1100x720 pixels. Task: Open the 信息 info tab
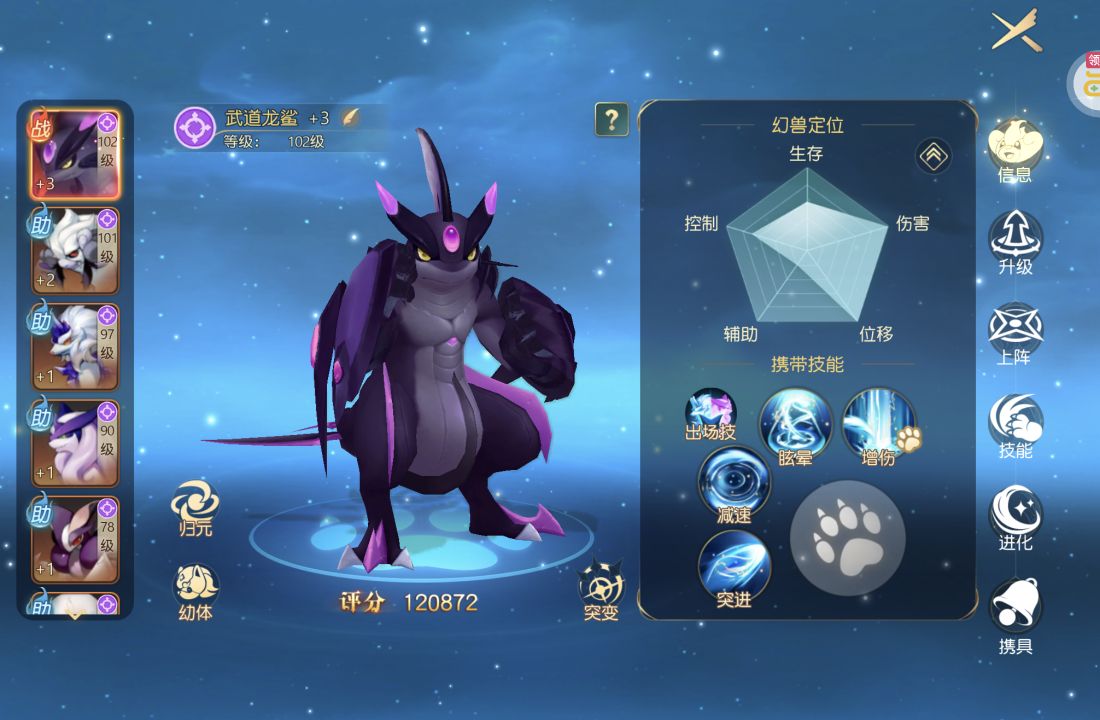1015,150
